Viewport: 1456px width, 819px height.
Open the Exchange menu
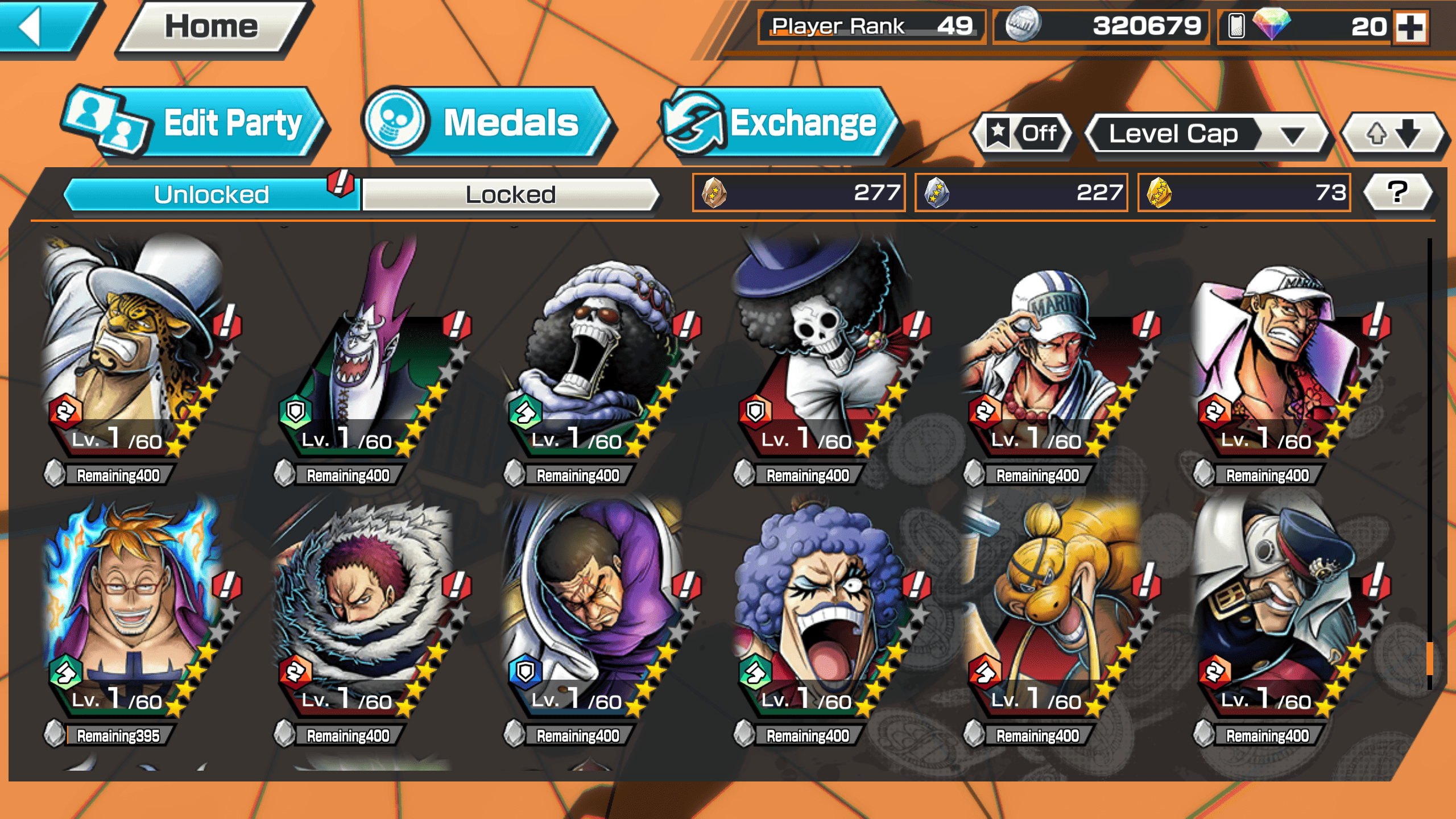click(x=776, y=122)
